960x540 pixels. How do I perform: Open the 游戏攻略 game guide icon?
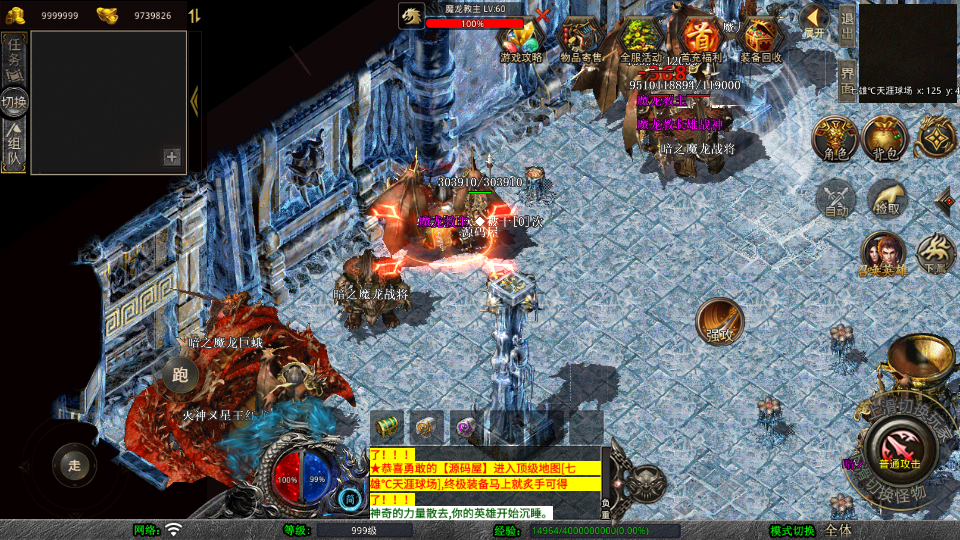click(521, 38)
